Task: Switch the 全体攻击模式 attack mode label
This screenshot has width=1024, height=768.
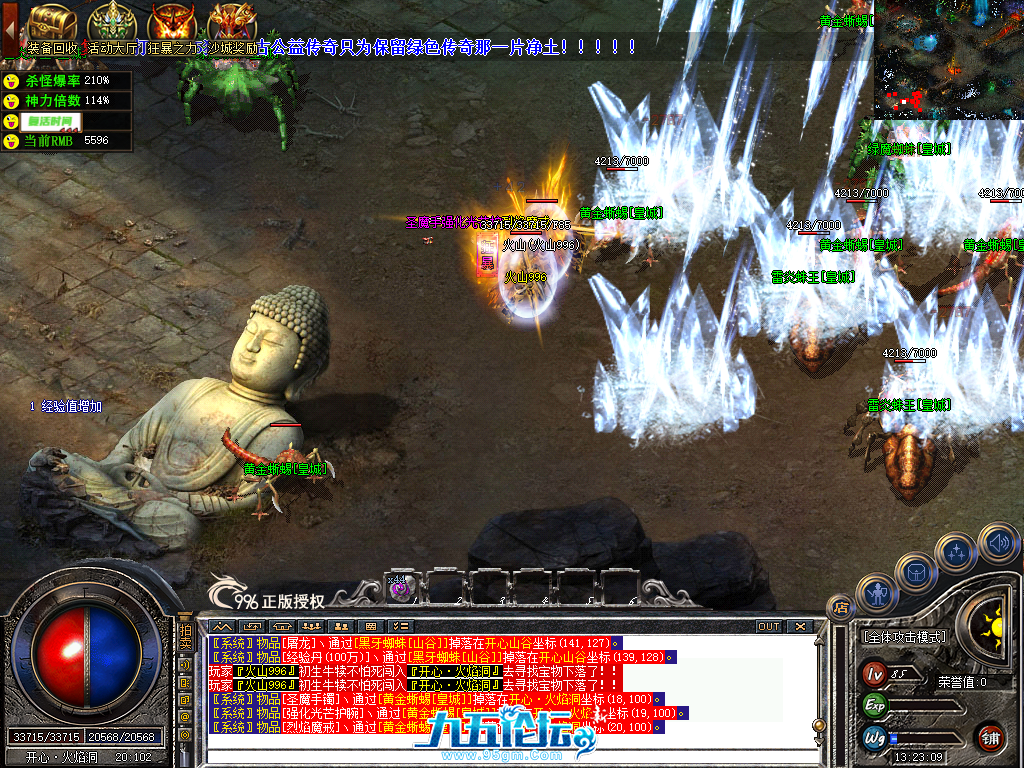Action: coord(904,636)
